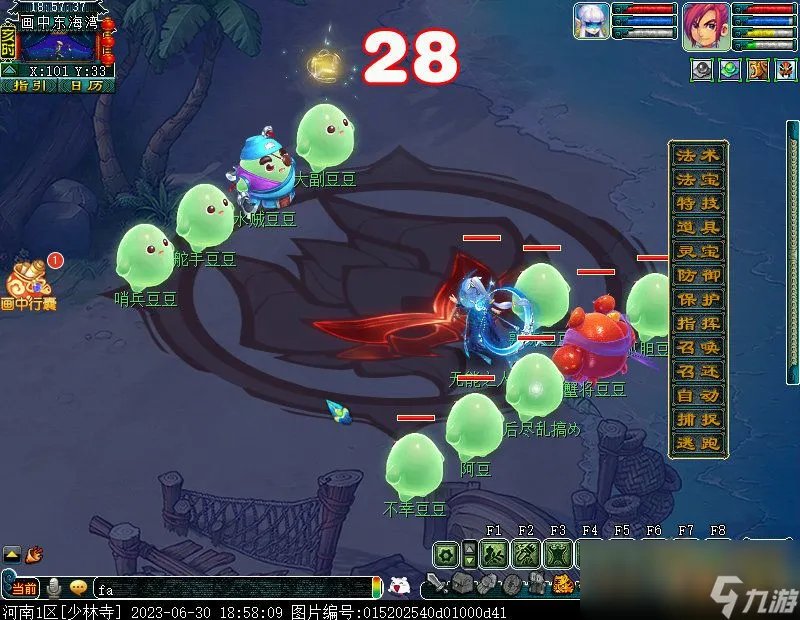
Task: Choose 防御 to defend this turn
Action: [x=698, y=276]
